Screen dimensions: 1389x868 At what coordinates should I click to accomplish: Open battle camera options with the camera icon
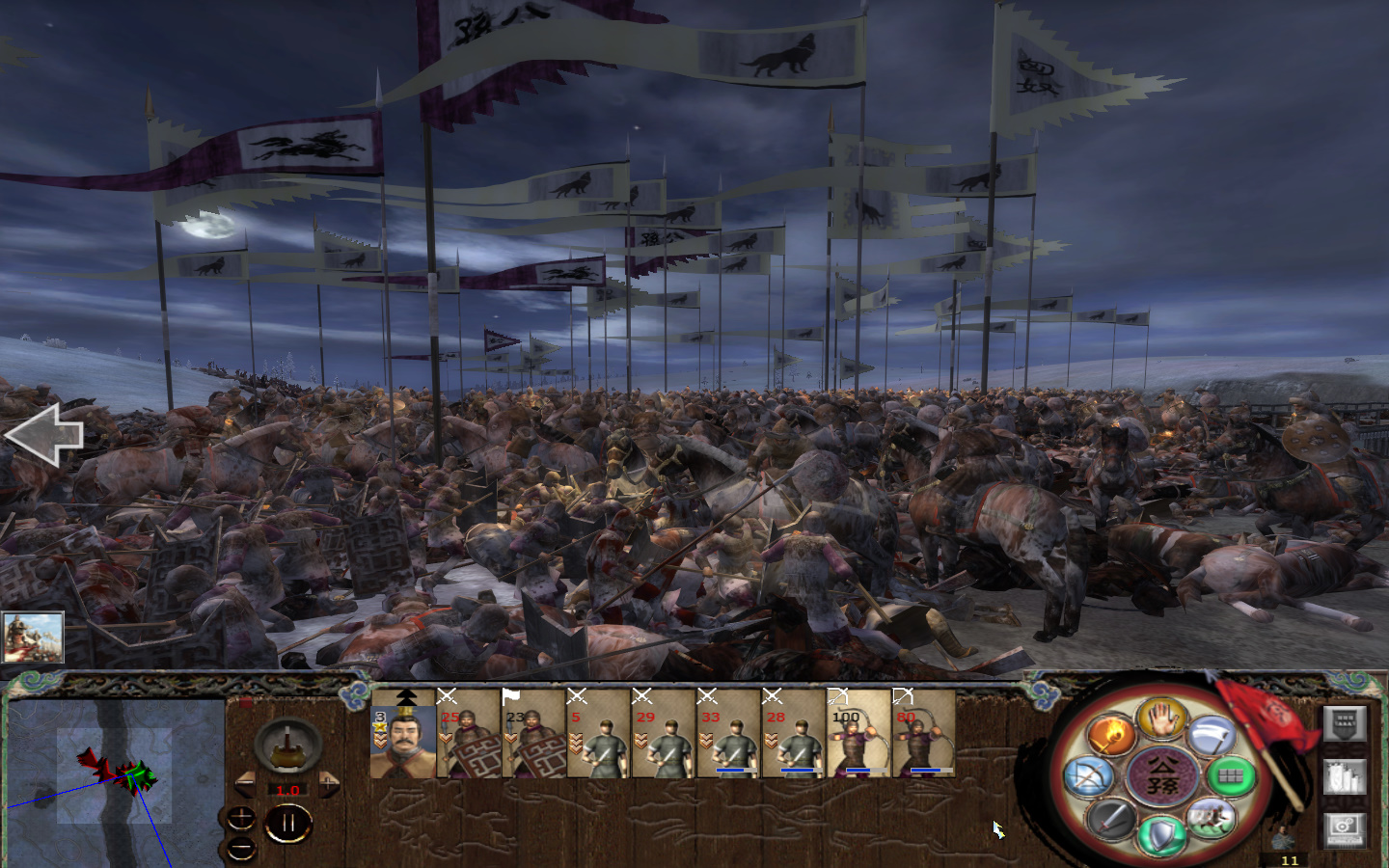click(1345, 827)
